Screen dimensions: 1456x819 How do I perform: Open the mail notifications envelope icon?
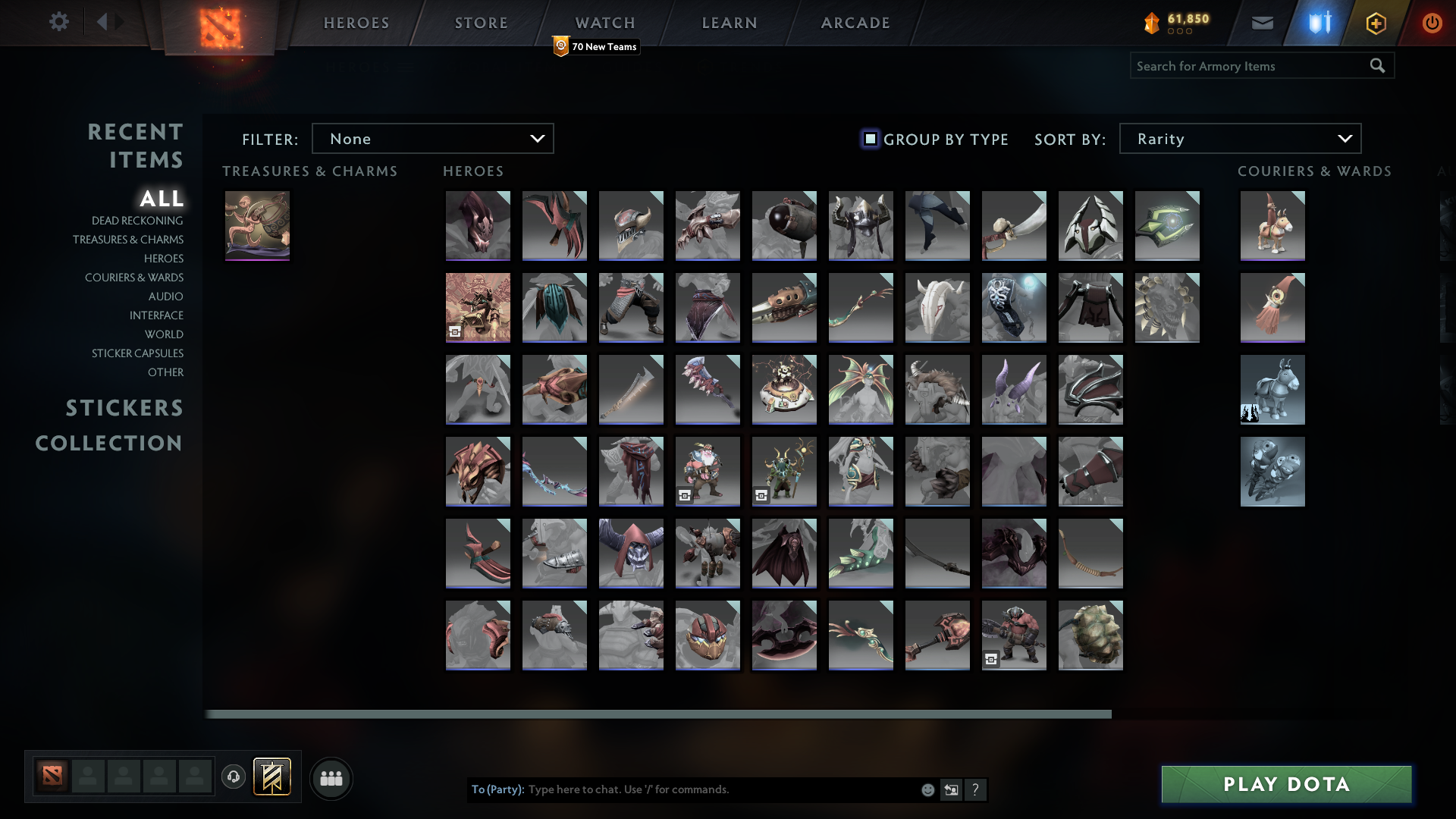click(x=1262, y=23)
